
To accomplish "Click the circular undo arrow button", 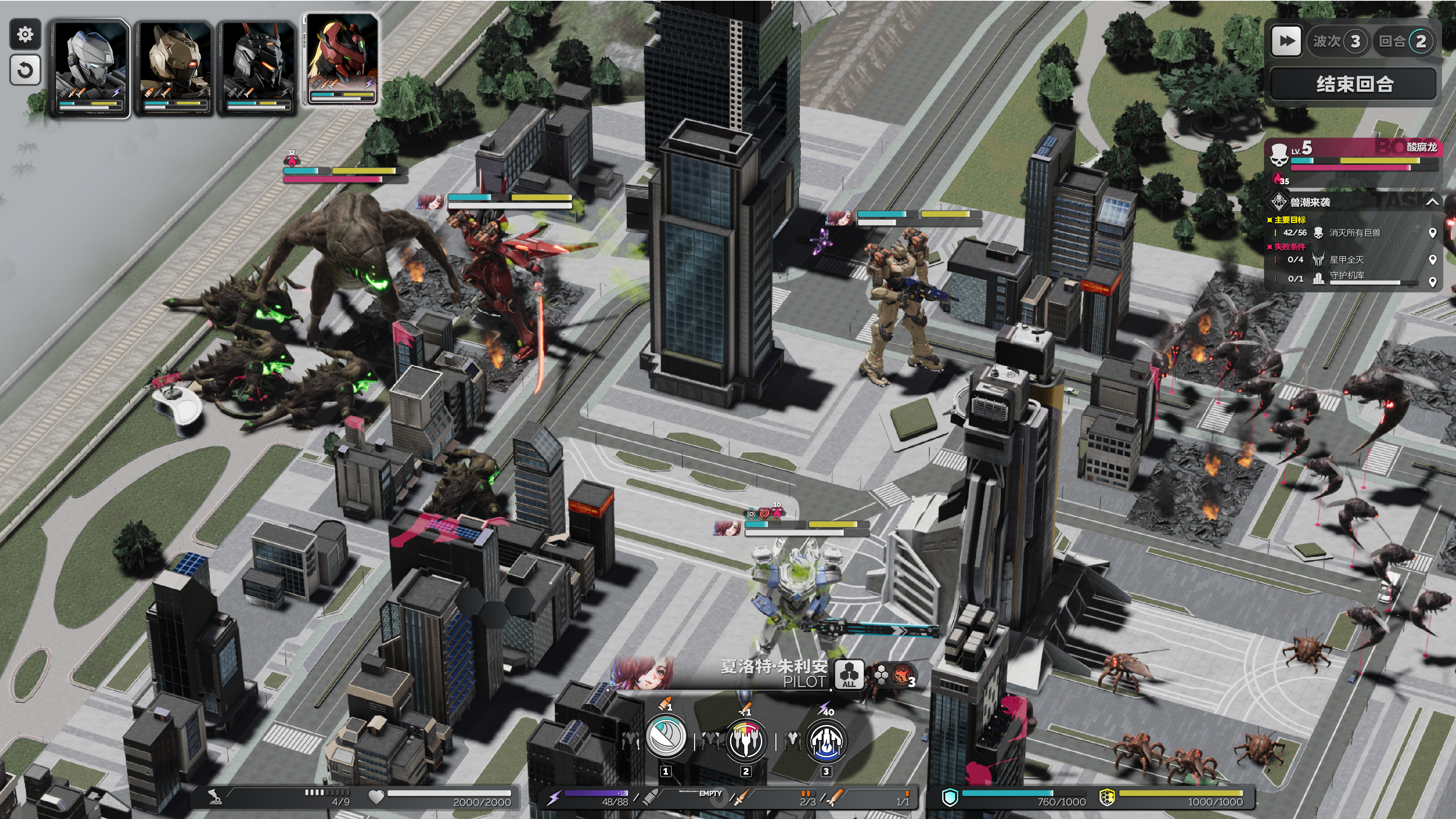I will pos(25,70).
